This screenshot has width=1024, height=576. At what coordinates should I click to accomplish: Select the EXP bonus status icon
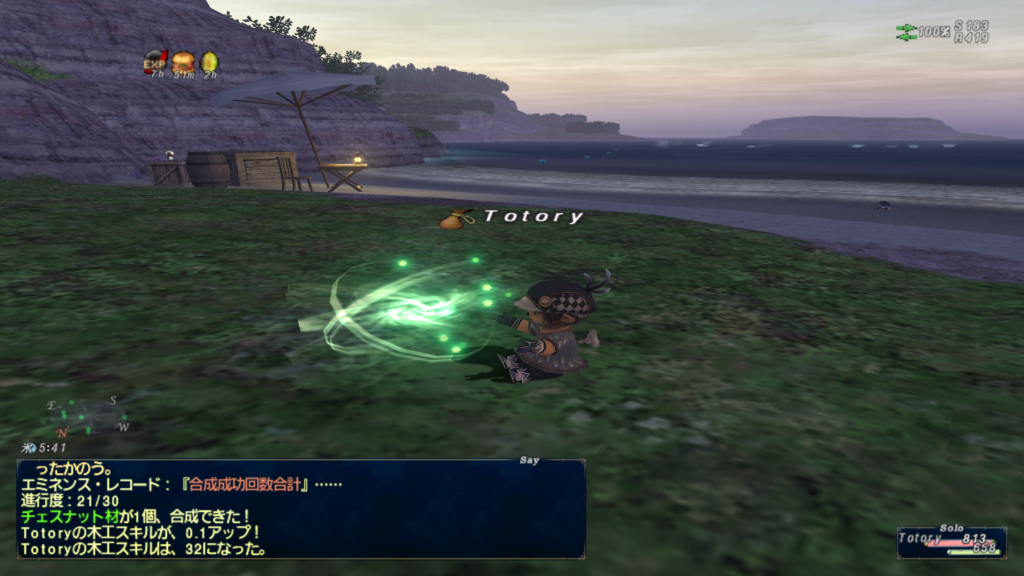tap(156, 62)
